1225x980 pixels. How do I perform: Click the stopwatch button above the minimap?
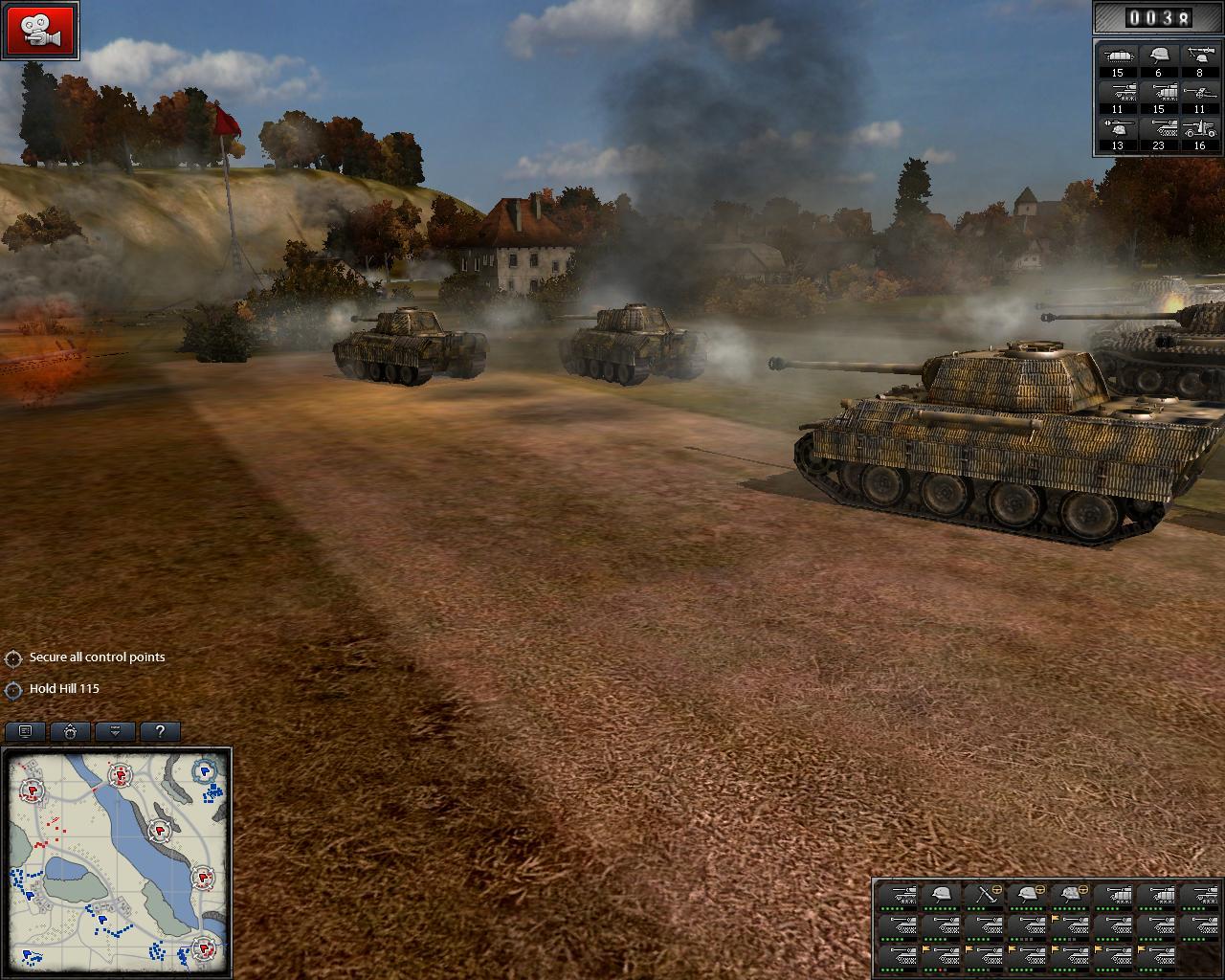[x=71, y=731]
